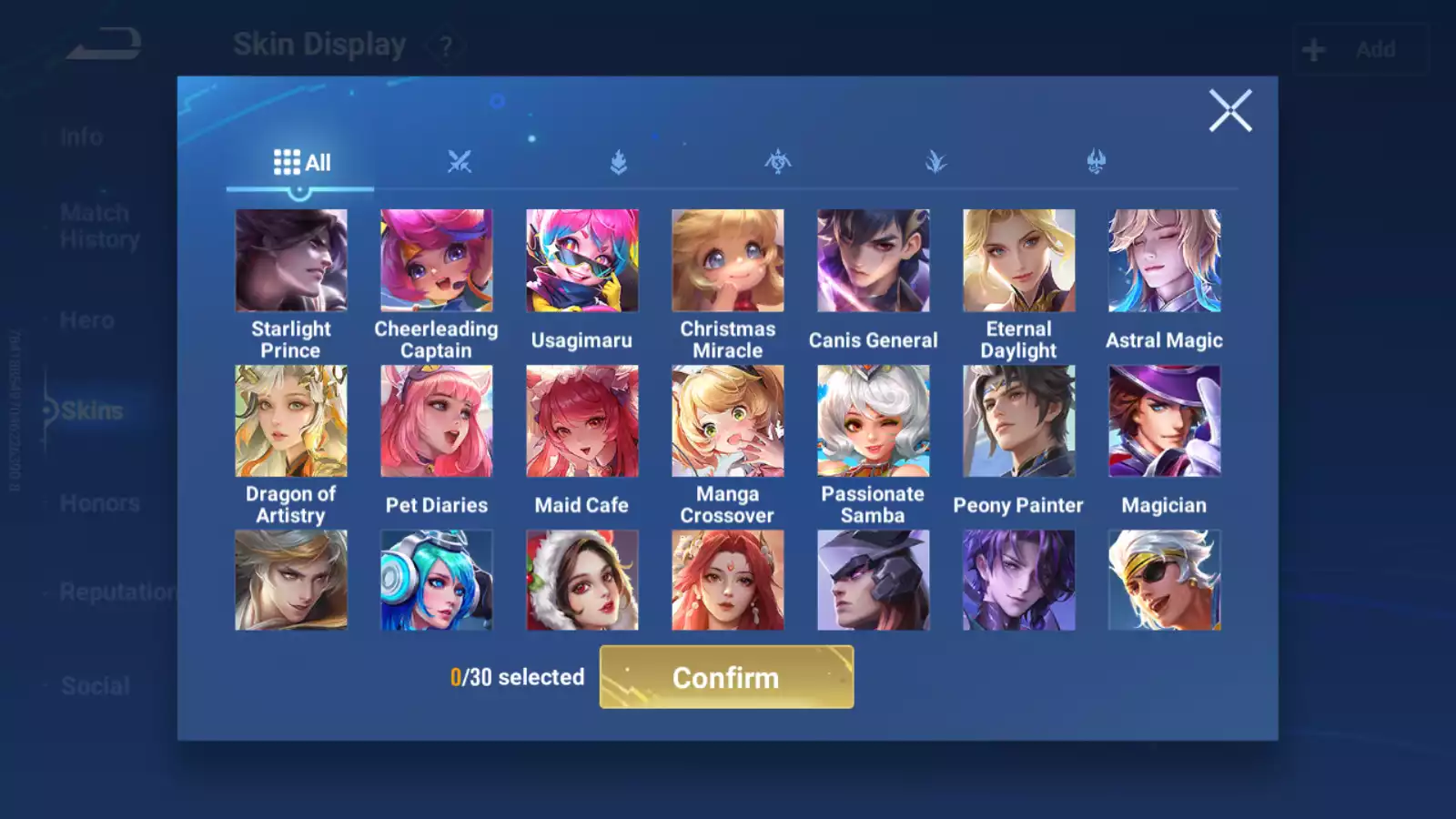Select the Eternal Daylight skin
Image resolution: width=1456 pixels, height=819 pixels.
(x=1019, y=261)
